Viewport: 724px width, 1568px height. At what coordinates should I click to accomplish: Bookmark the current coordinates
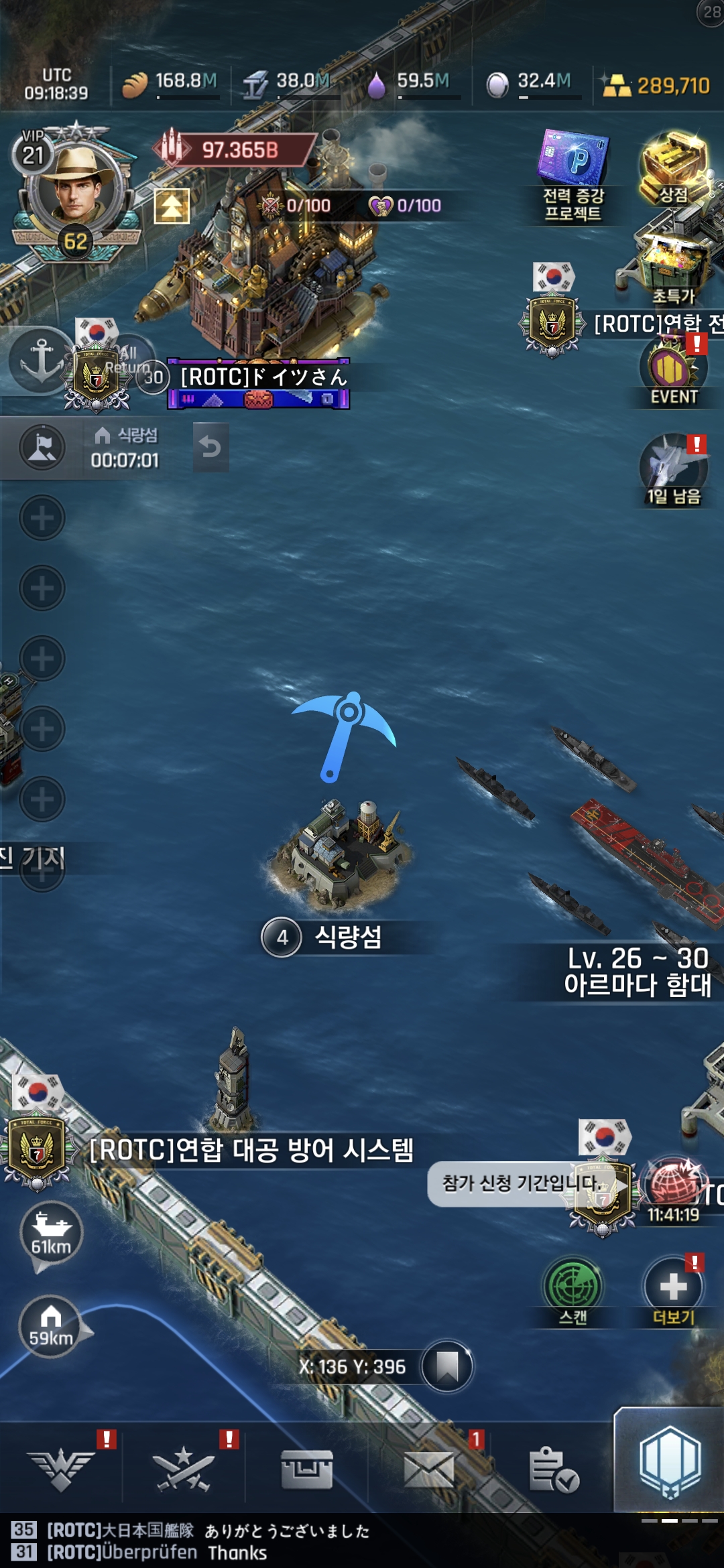pos(446,1366)
